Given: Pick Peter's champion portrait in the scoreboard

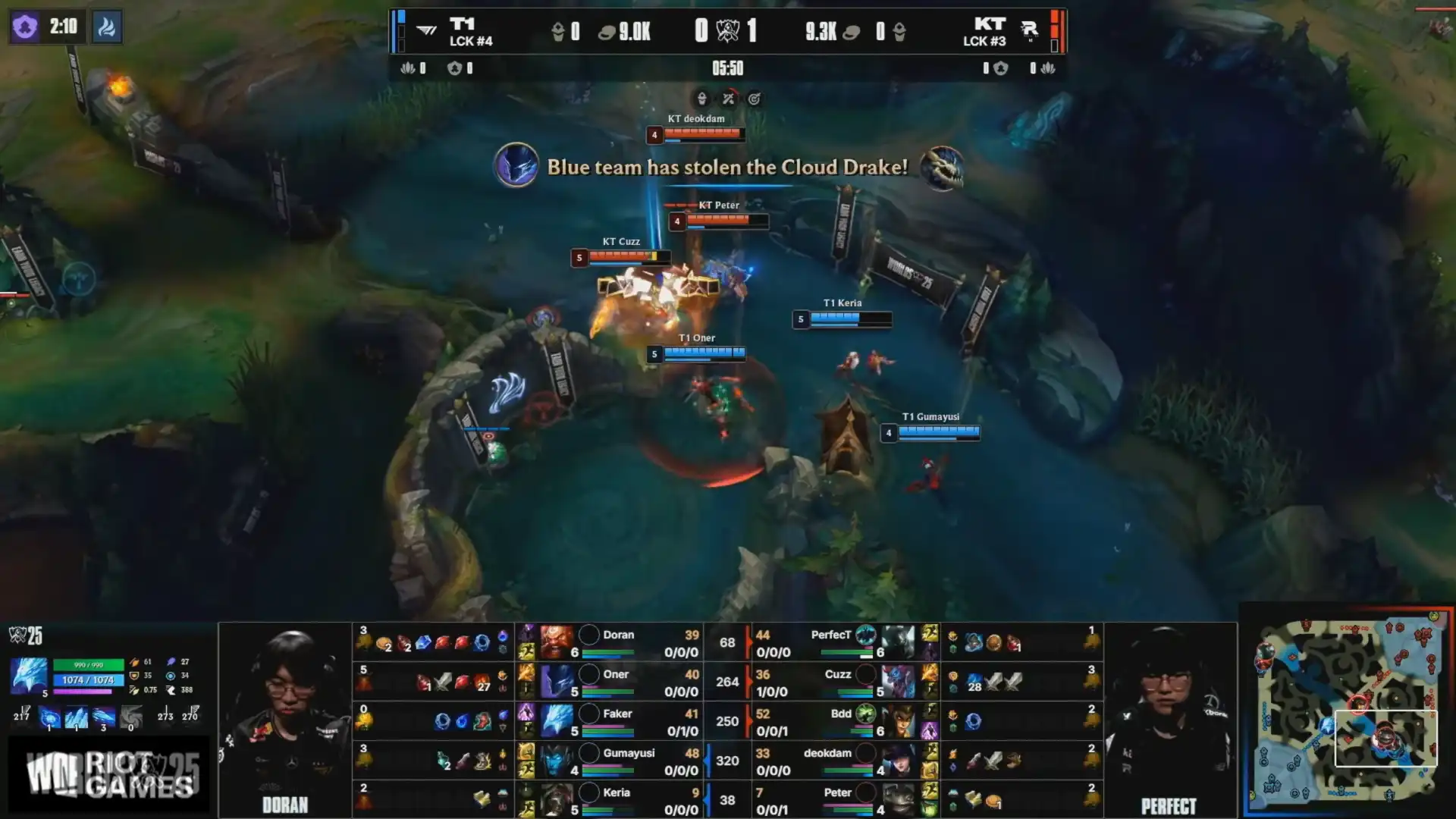Looking at the screenshot, I should [899, 800].
